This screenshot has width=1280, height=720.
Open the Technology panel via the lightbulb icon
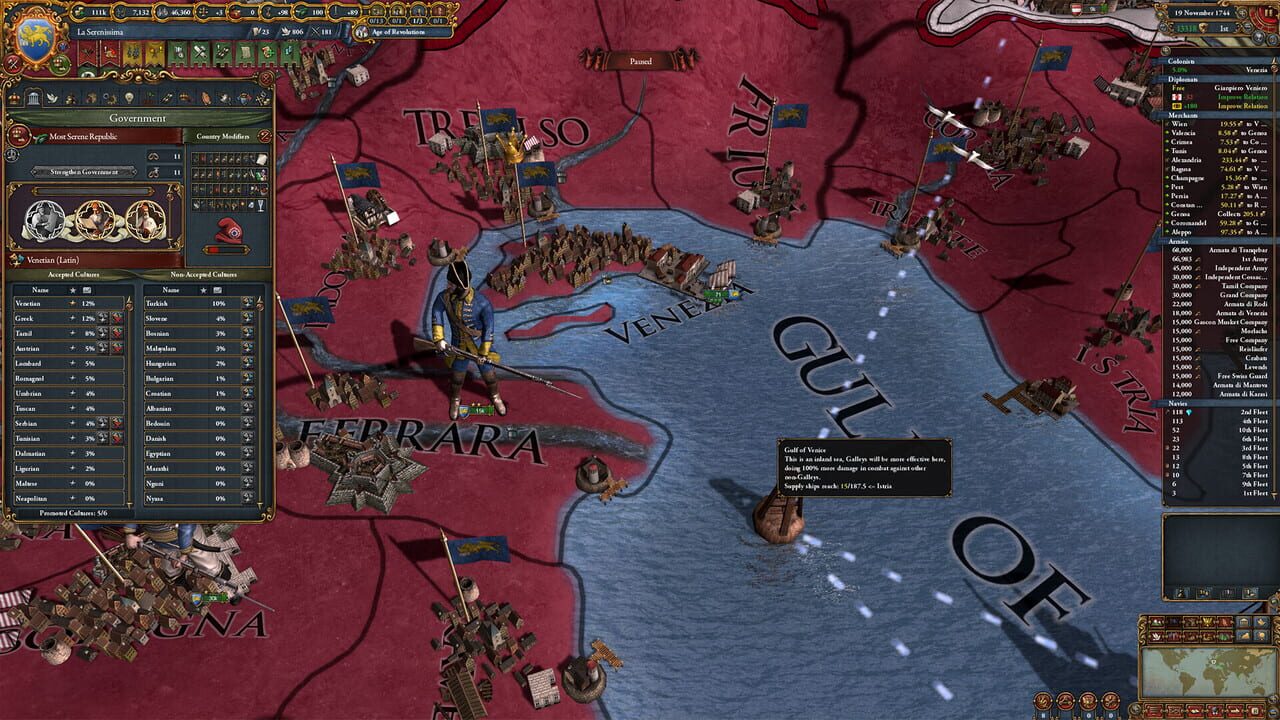click(x=129, y=98)
